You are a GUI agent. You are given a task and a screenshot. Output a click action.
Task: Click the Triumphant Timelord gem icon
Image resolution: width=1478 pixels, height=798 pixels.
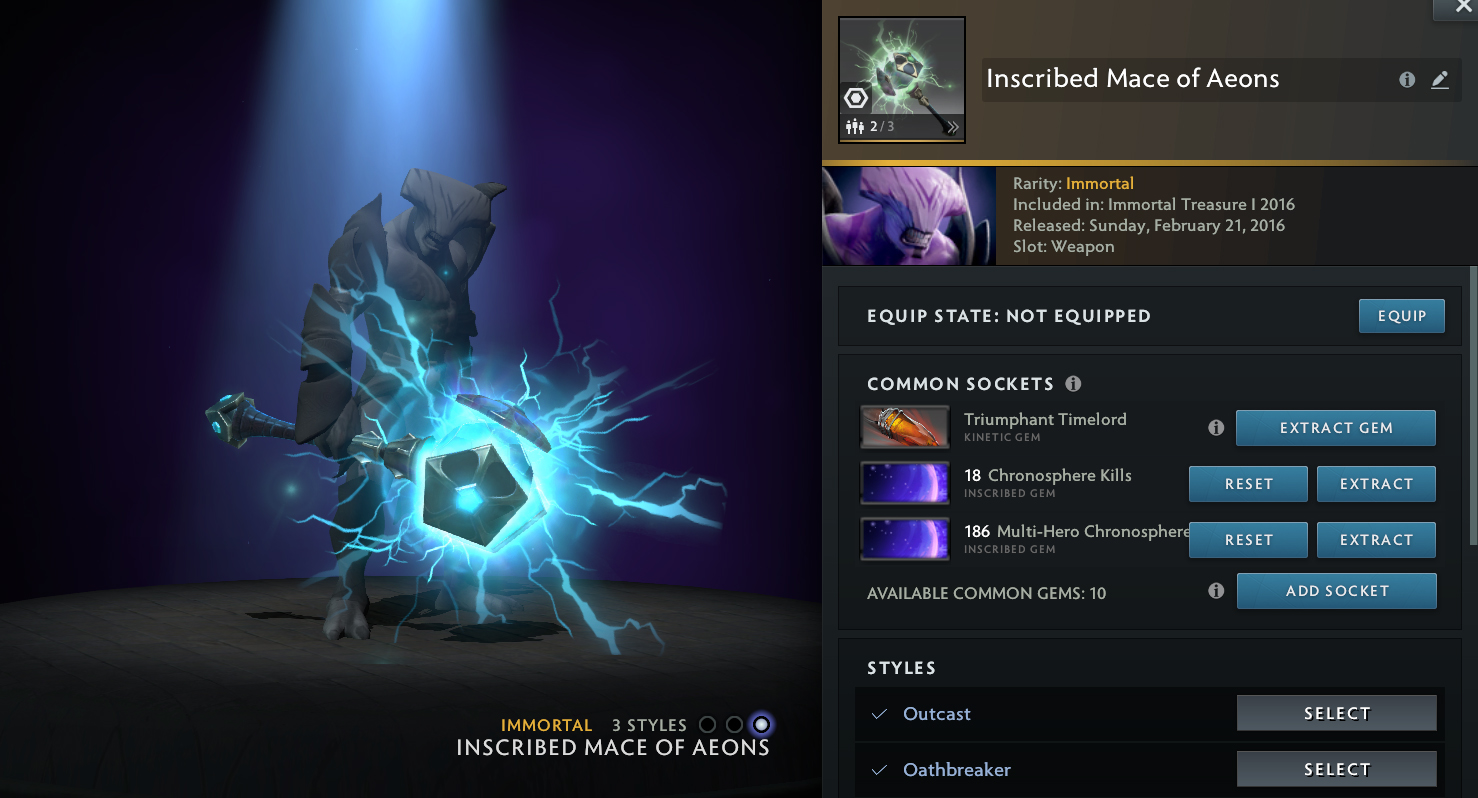click(x=905, y=427)
